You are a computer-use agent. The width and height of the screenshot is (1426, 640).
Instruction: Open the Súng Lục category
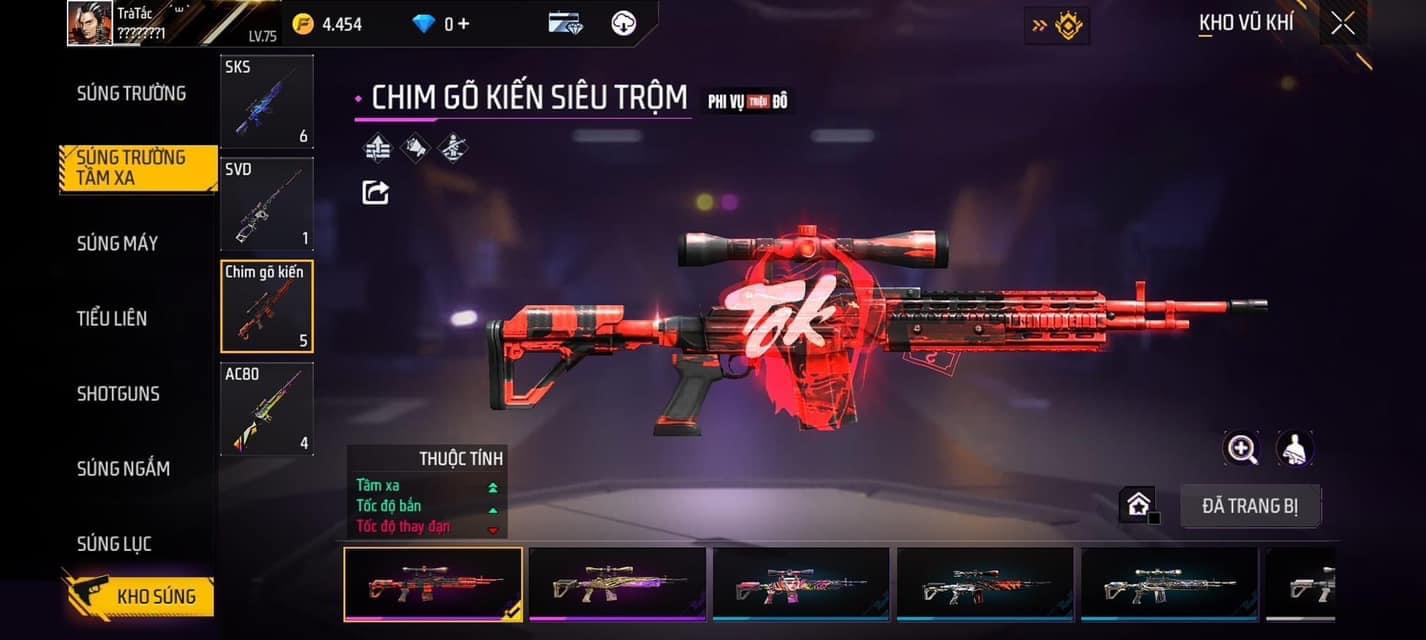tap(114, 544)
